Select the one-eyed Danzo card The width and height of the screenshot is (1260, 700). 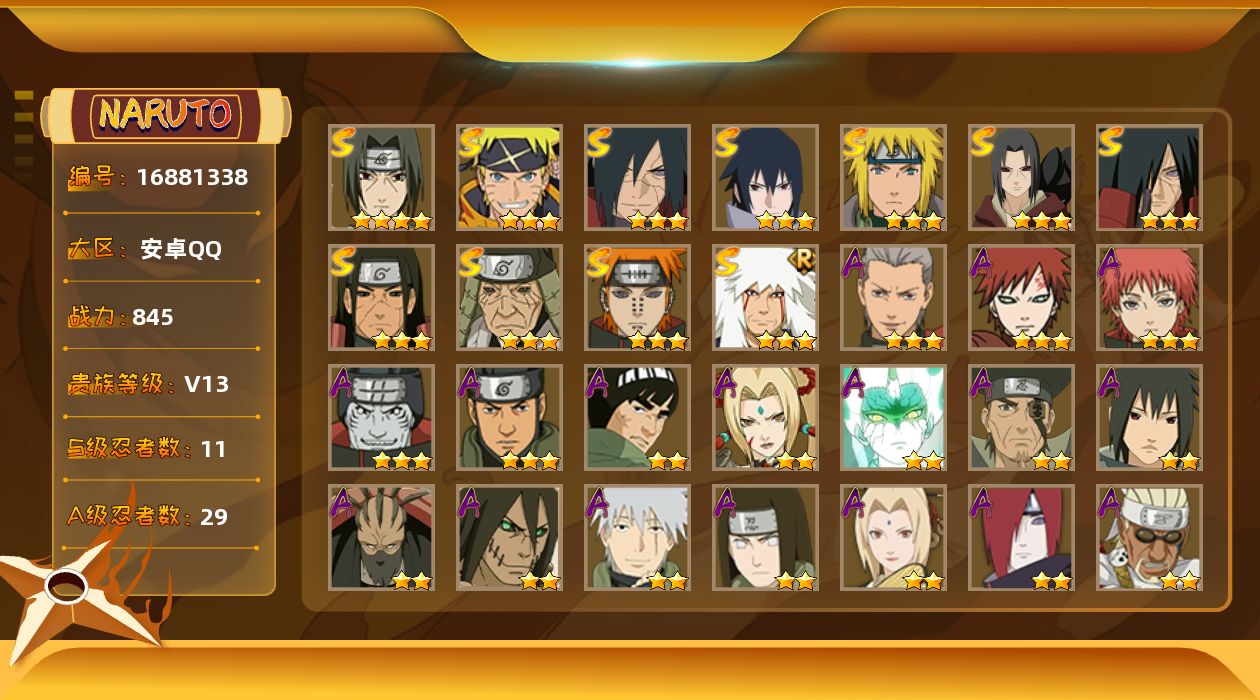click(1021, 418)
